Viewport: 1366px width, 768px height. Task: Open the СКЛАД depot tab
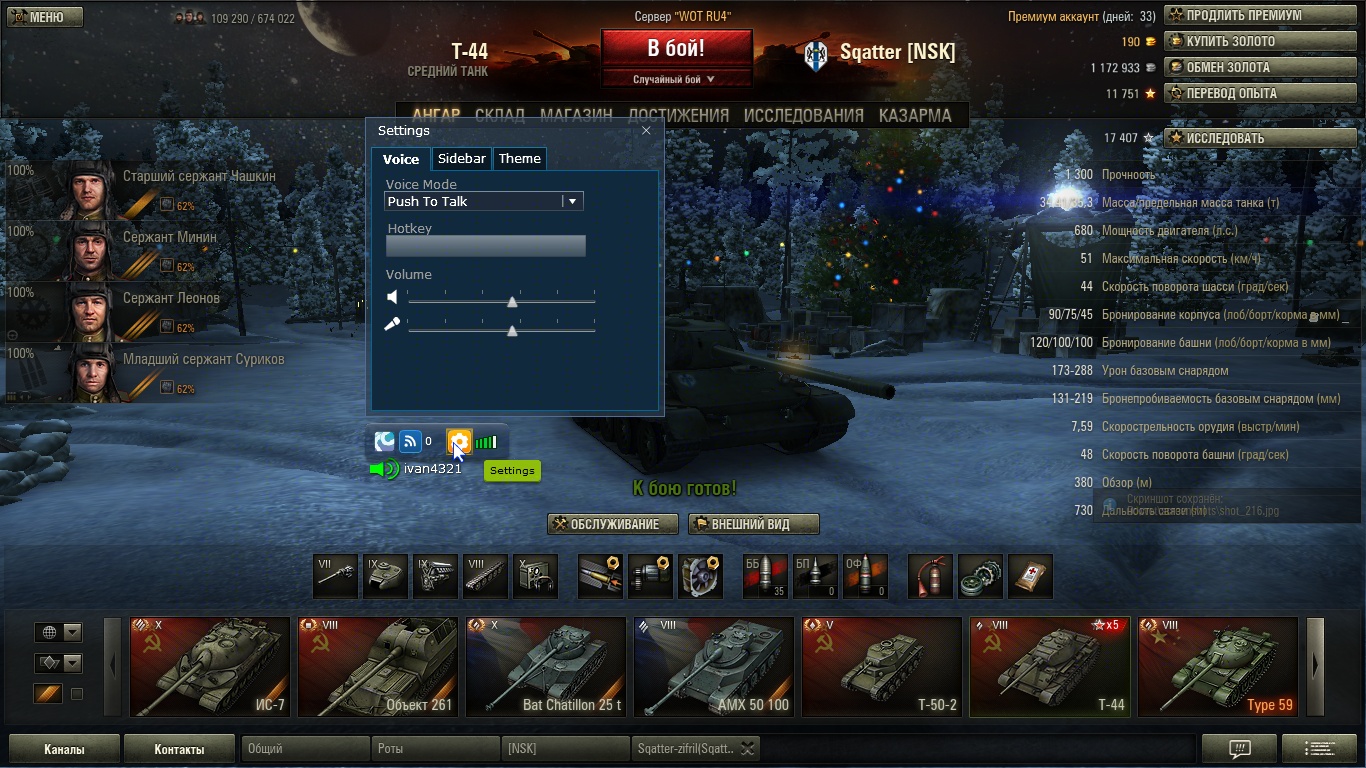(500, 115)
